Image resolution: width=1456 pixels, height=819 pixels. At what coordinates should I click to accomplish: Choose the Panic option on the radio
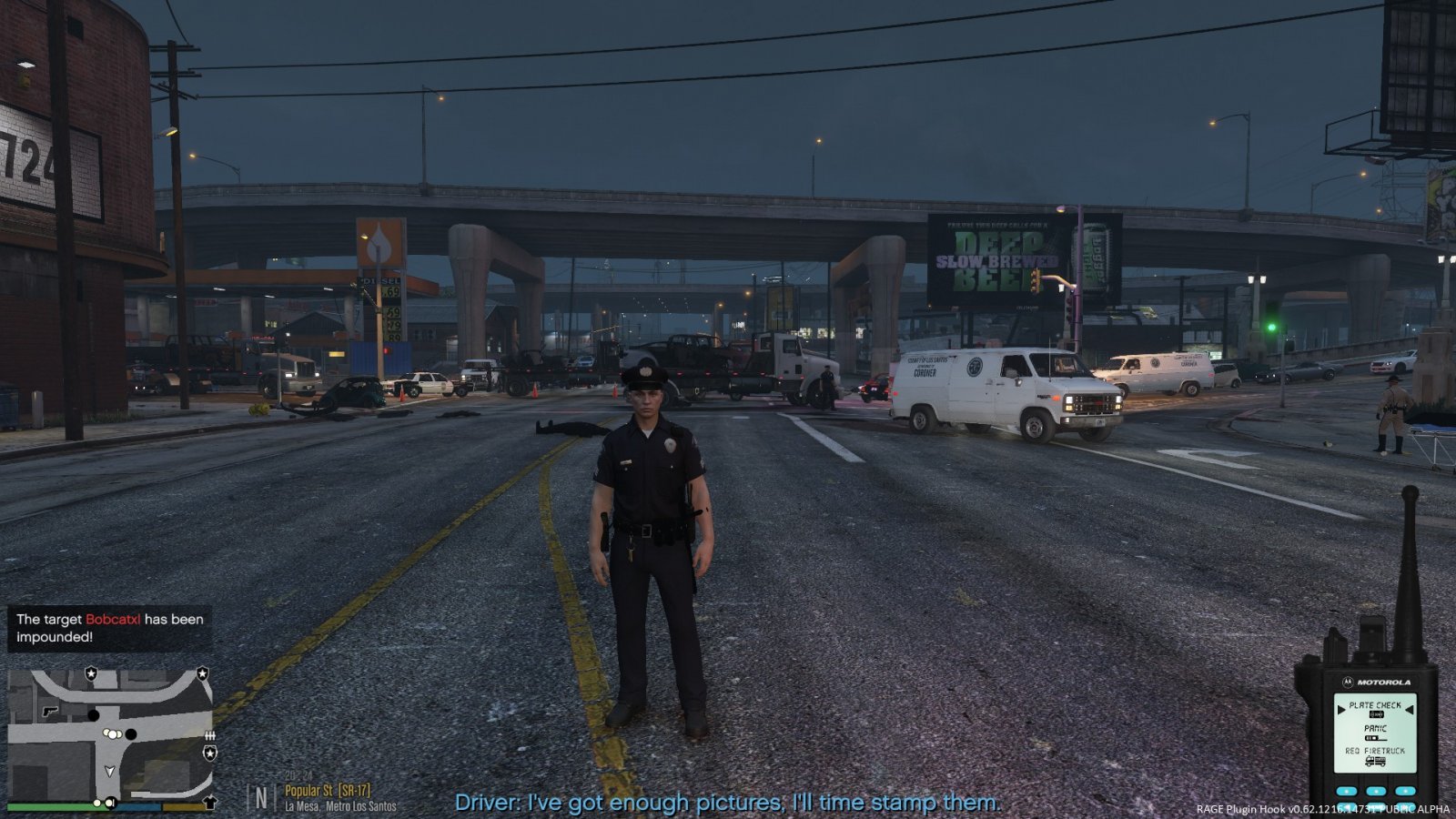pyautogui.click(x=1375, y=729)
